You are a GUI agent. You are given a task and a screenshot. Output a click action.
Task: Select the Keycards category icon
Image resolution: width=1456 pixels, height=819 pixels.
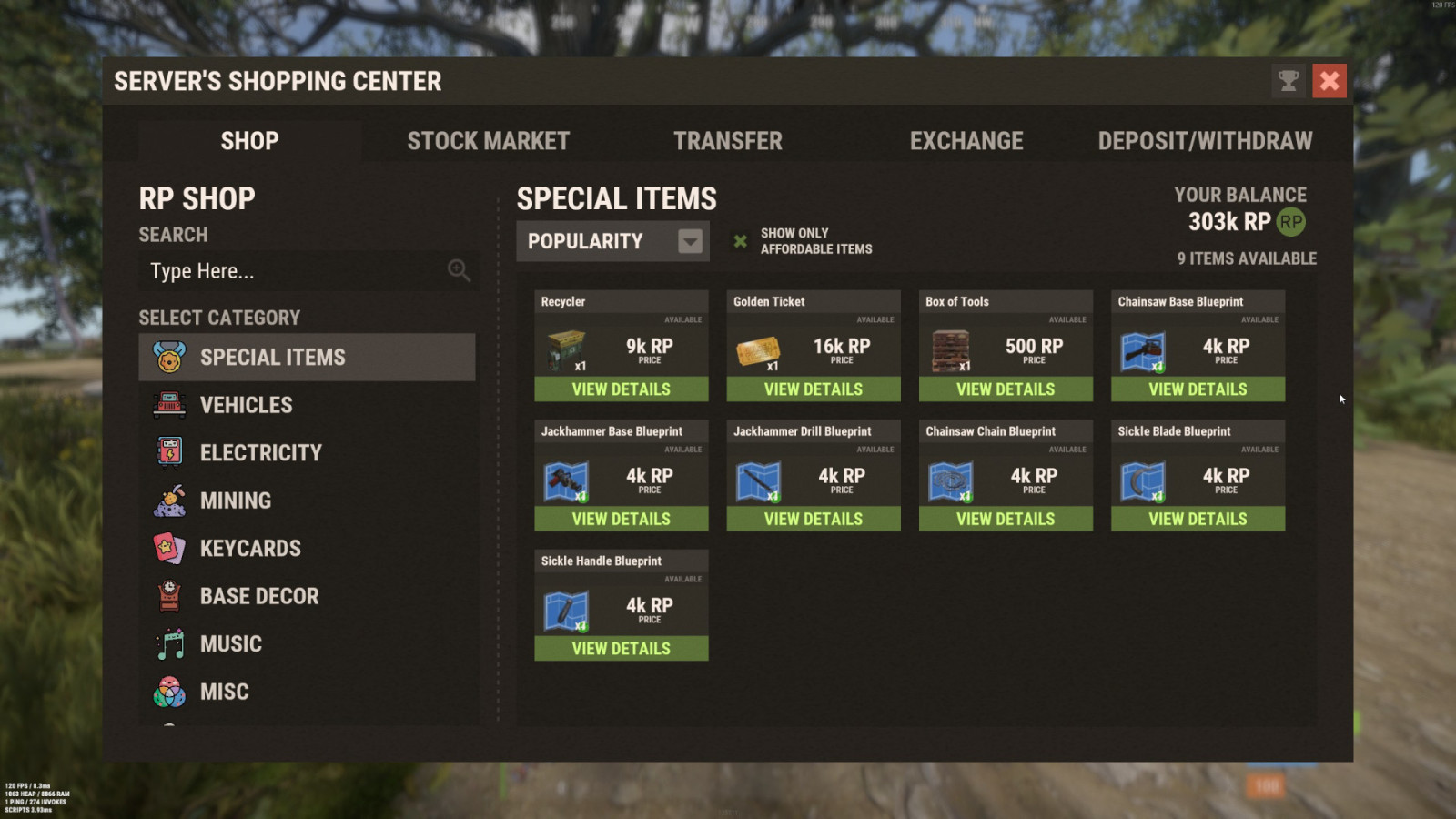(167, 548)
